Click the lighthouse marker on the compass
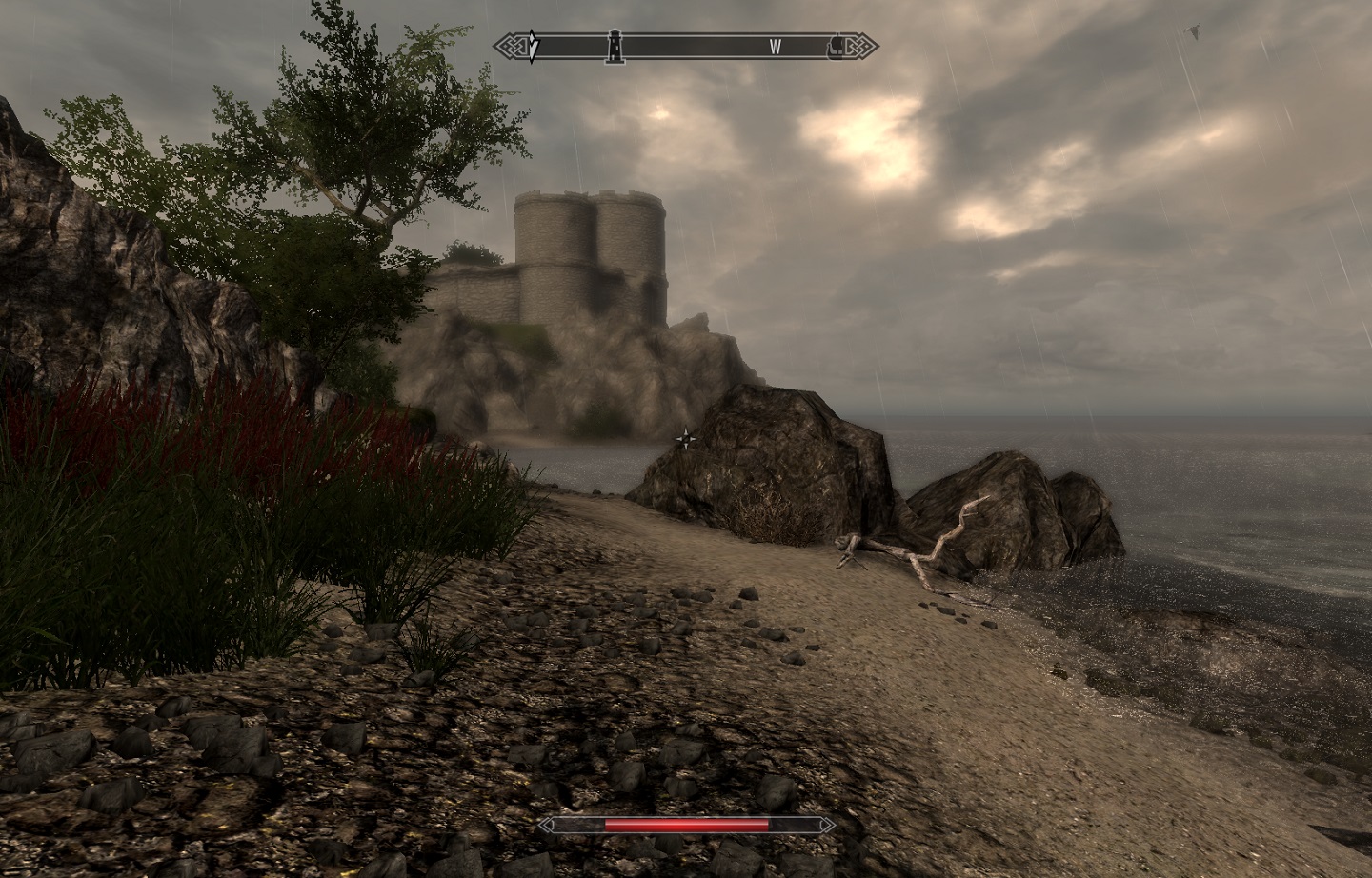The width and height of the screenshot is (1372, 878). 615,45
